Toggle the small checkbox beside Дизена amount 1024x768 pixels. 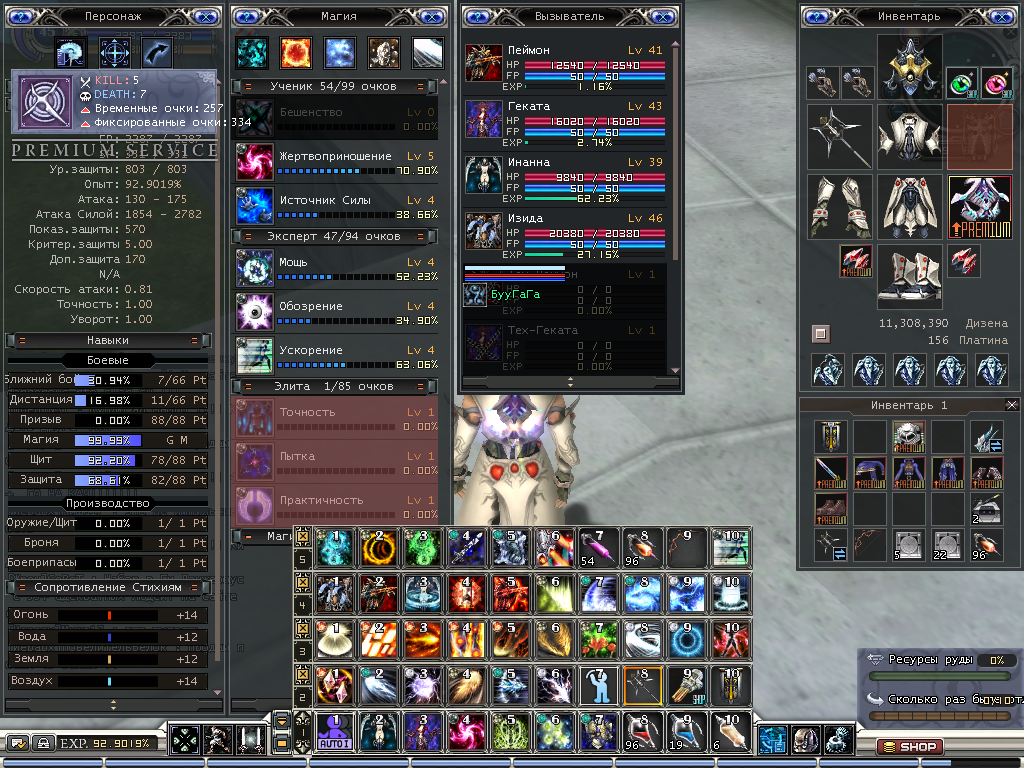[820, 333]
